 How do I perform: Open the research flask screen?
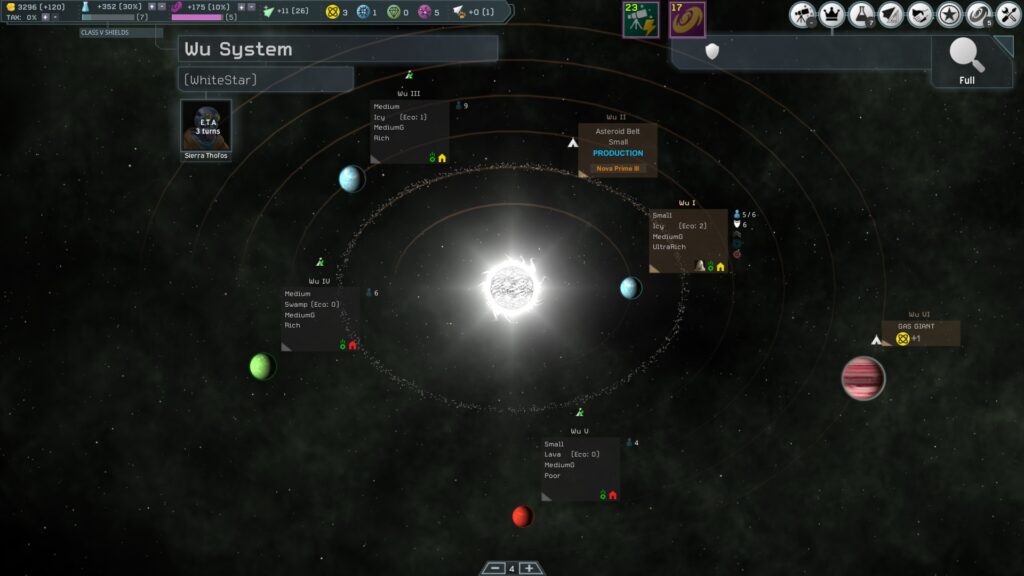point(862,15)
